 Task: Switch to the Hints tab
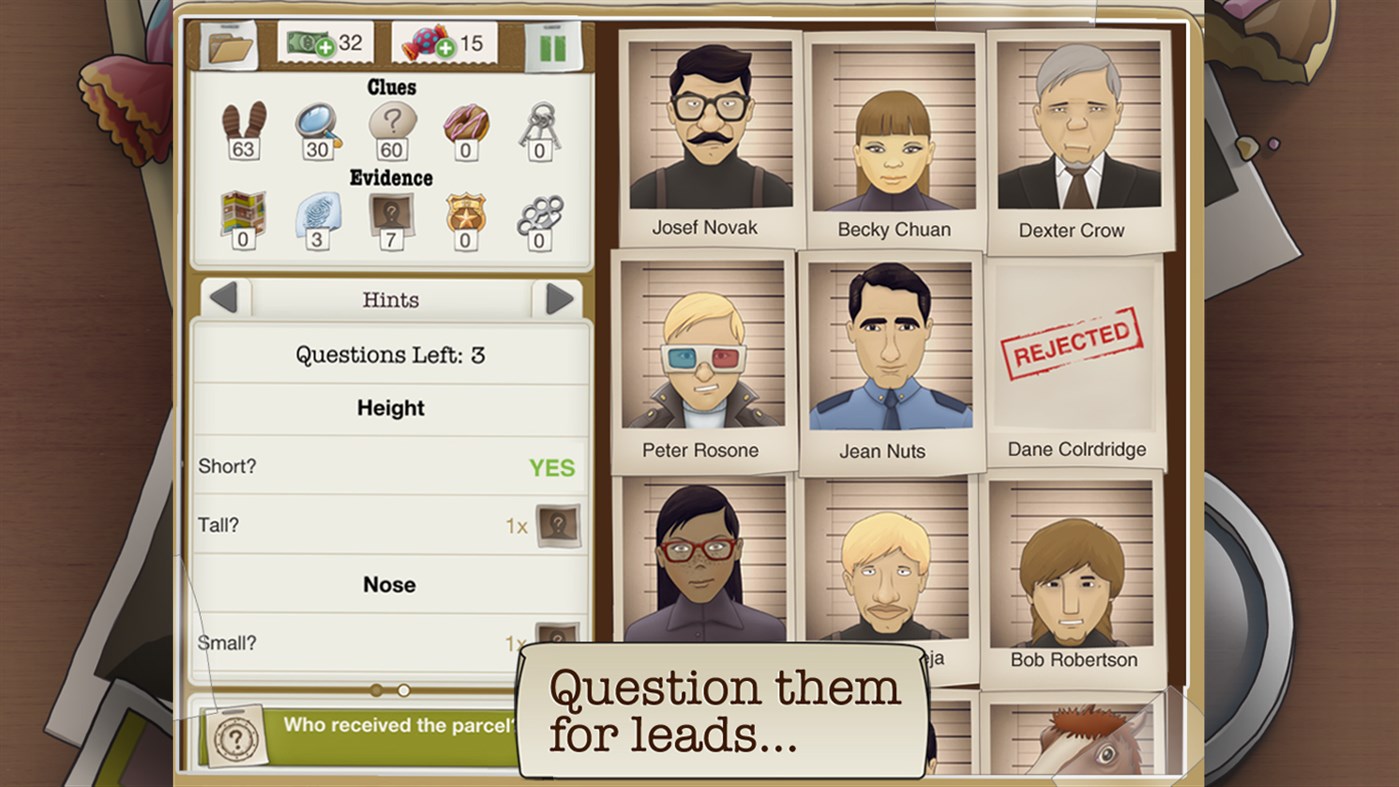390,299
